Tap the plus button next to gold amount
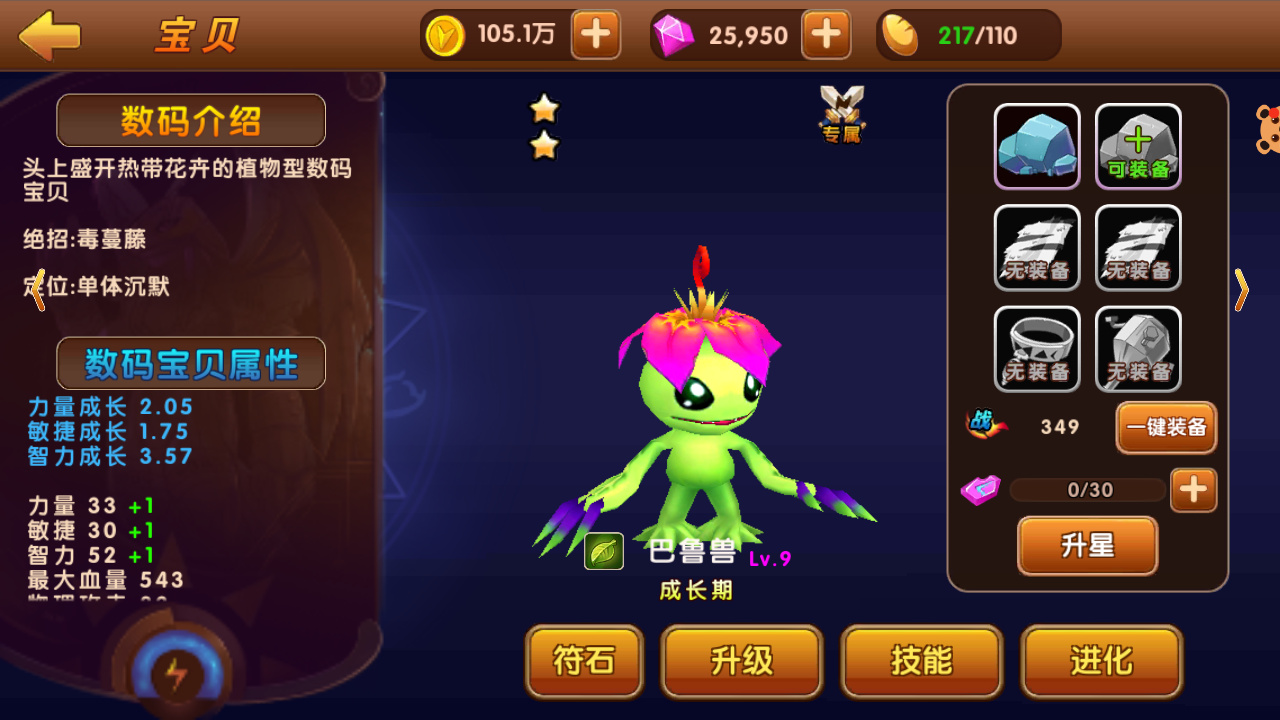This screenshot has height=720, width=1280. [596, 34]
